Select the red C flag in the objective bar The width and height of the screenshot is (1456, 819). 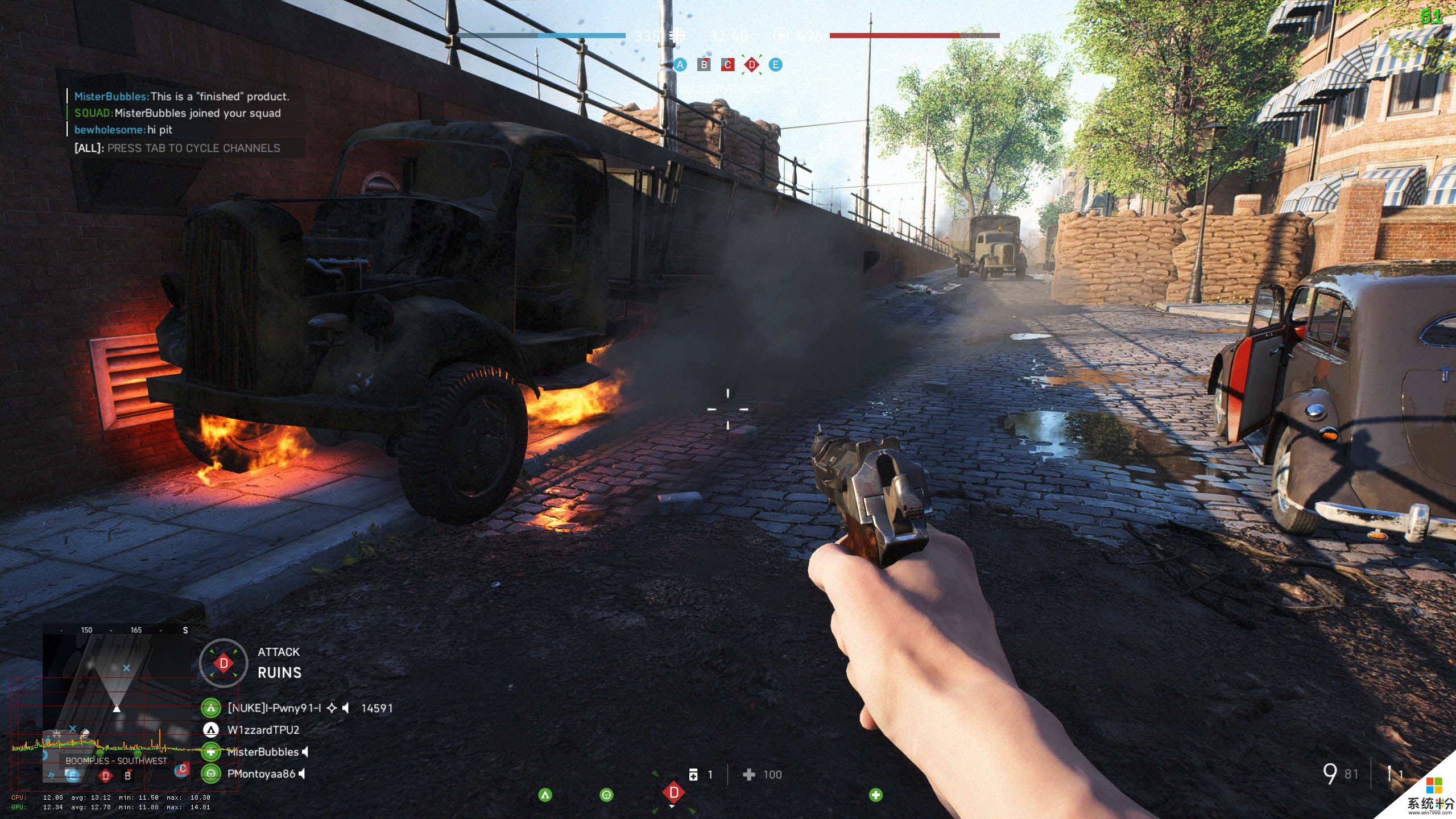click(x=727, y=65)
